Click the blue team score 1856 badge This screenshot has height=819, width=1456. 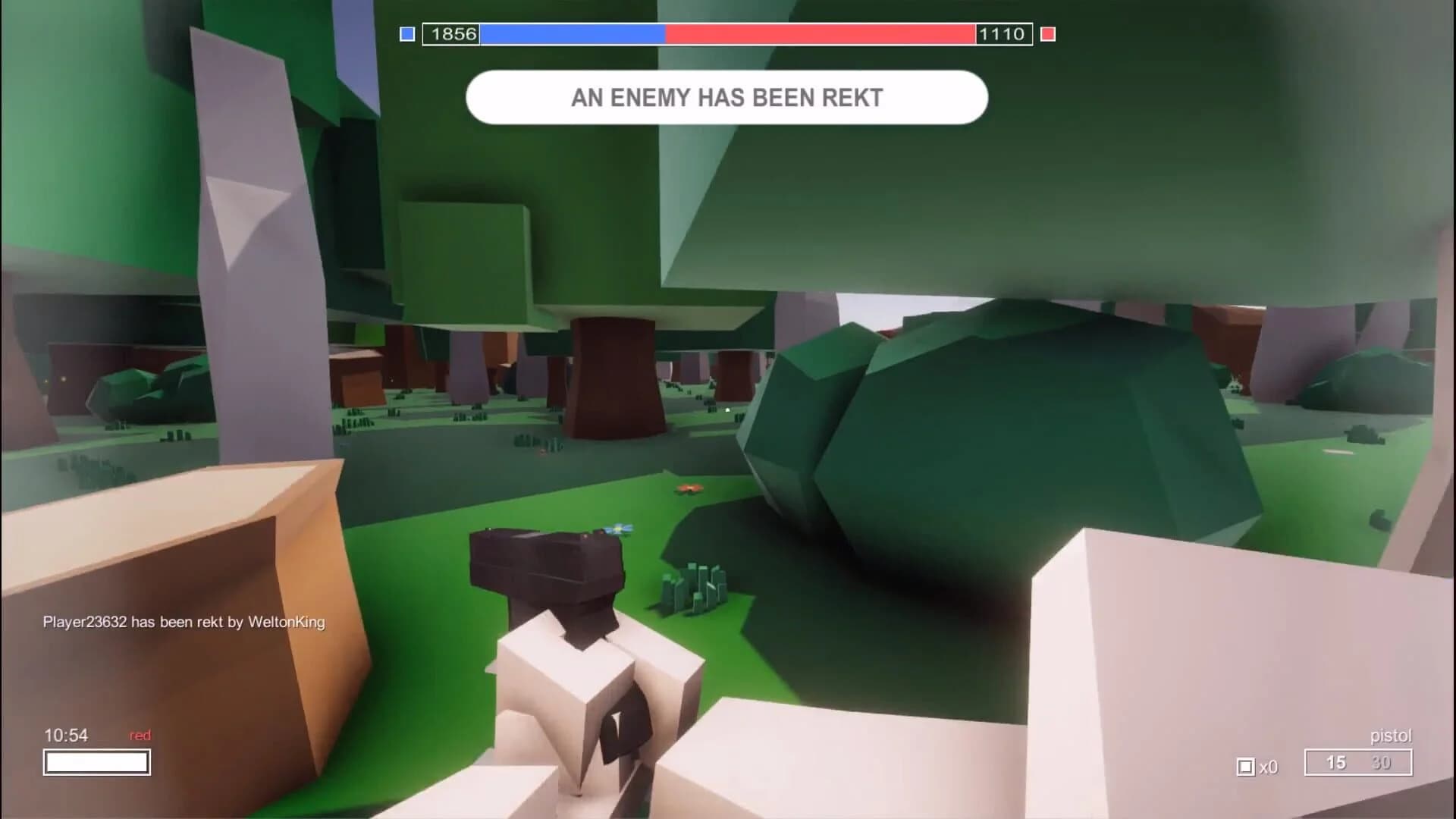(x=452, y=33)
